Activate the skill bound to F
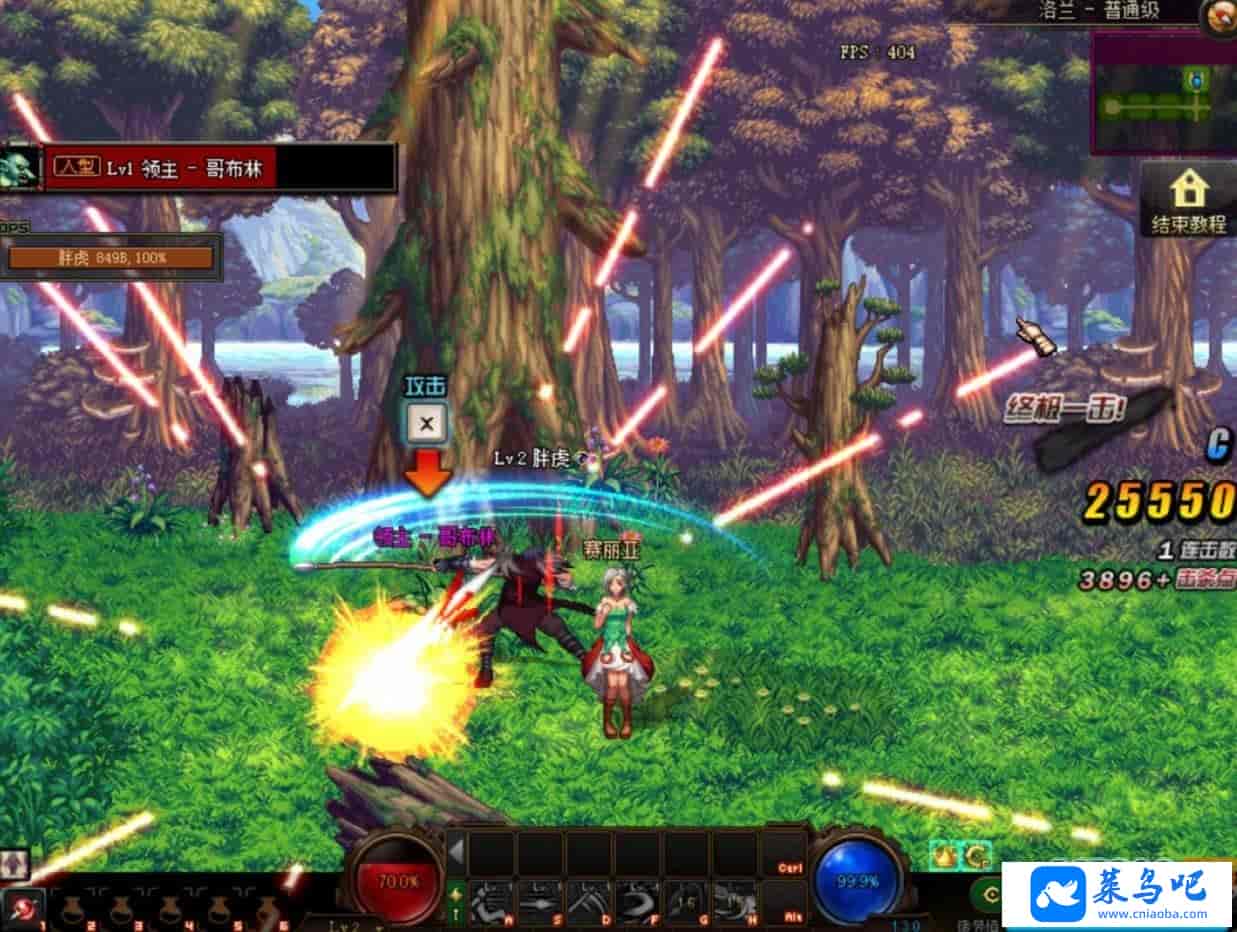 638,900
